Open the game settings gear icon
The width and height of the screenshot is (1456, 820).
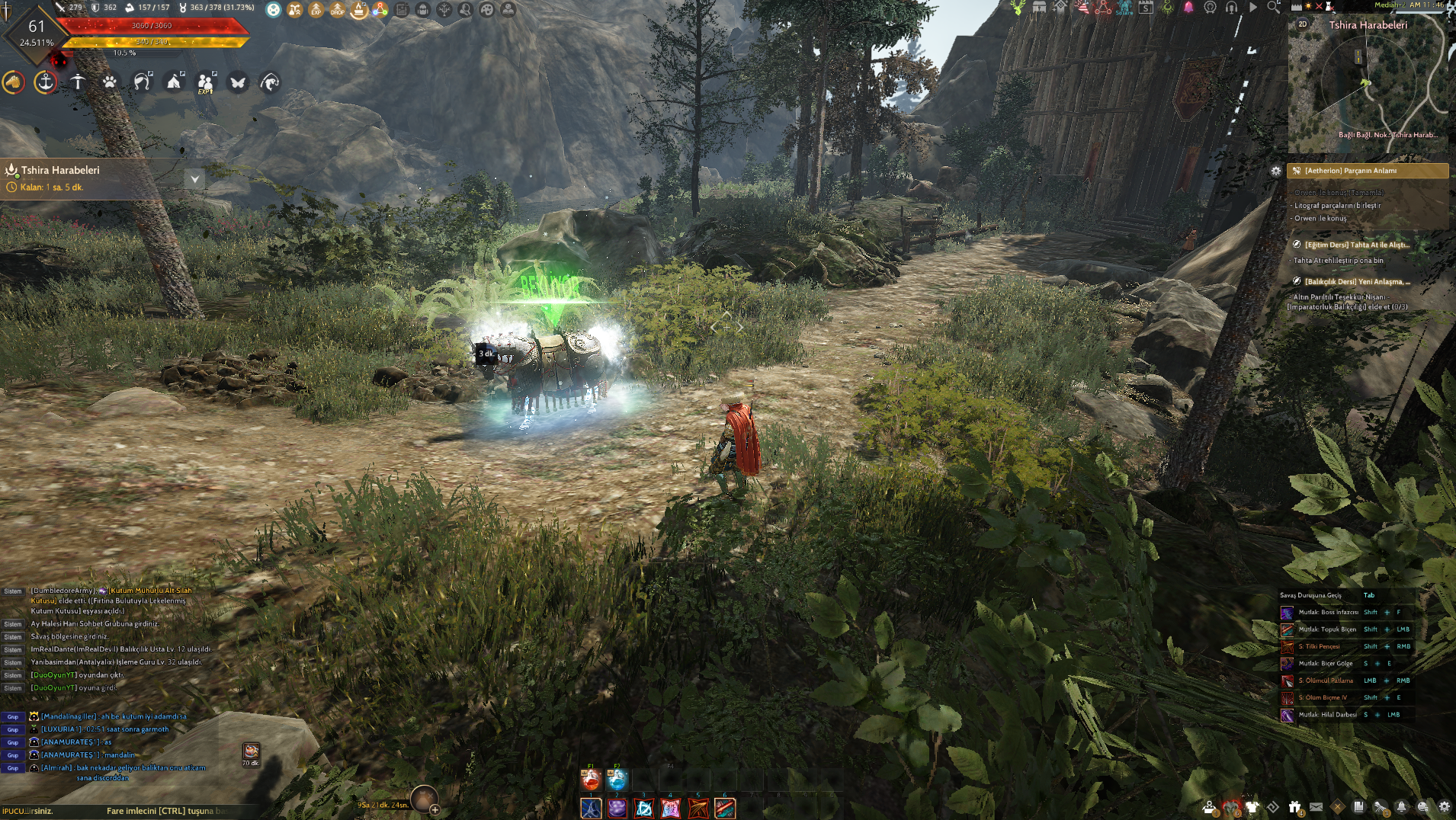(1445, 806)
